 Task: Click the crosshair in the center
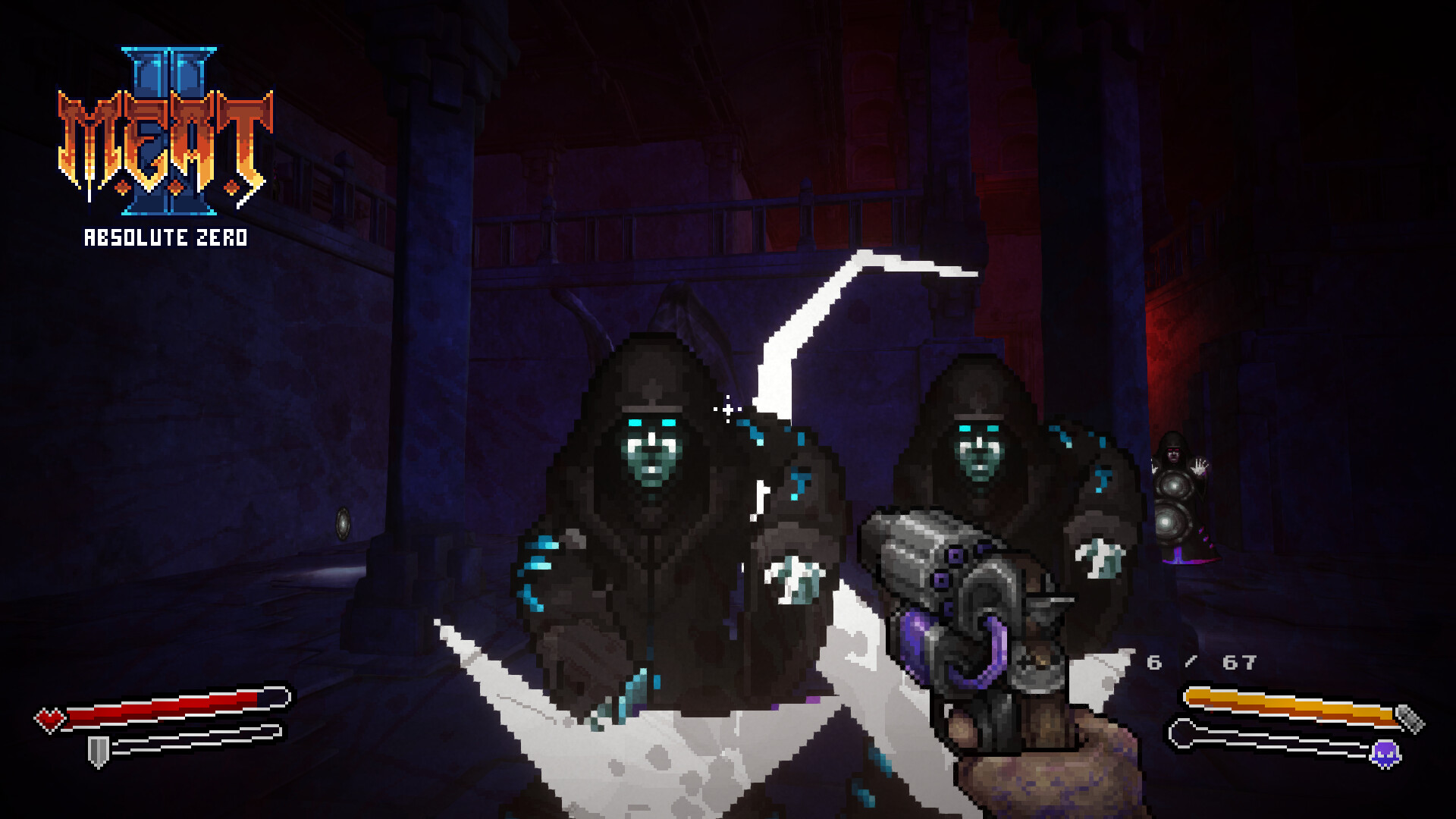click(727, 409)
